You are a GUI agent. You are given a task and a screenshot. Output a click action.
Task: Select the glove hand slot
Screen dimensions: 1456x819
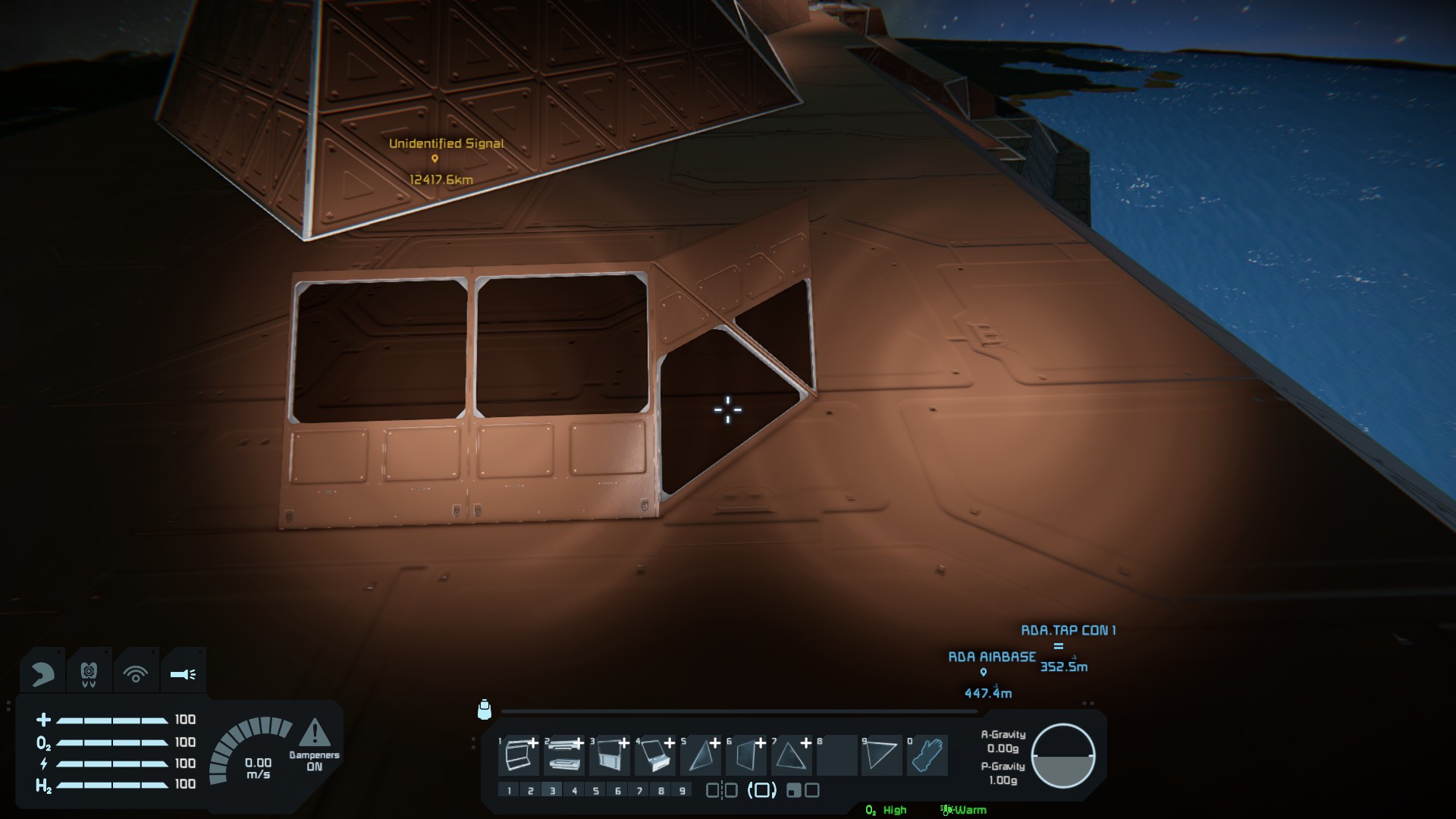click(927, 755)
